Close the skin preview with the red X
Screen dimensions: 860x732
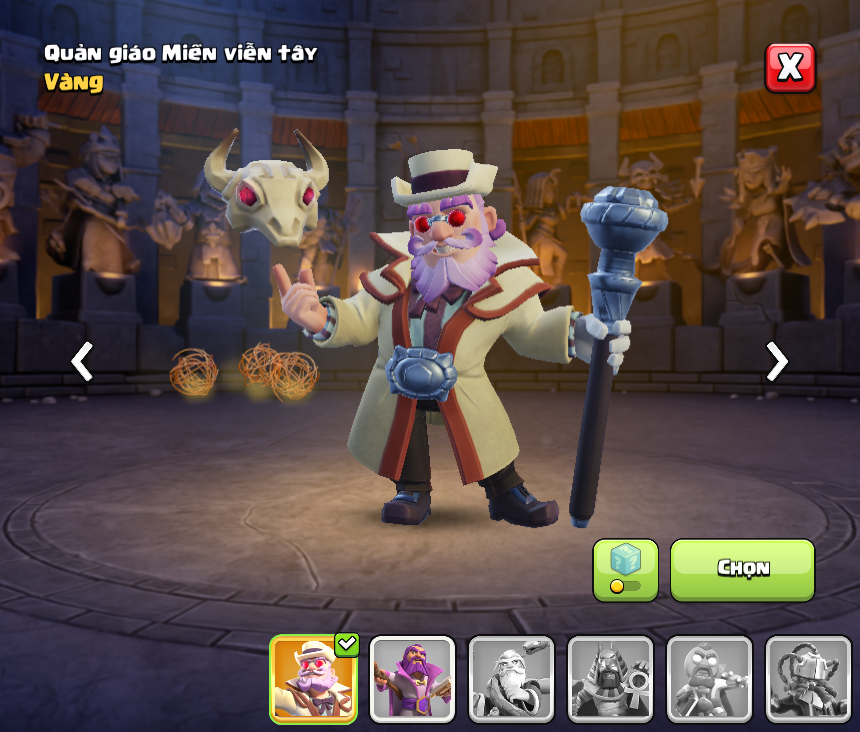pyautogui.click(x=790, y=68)
